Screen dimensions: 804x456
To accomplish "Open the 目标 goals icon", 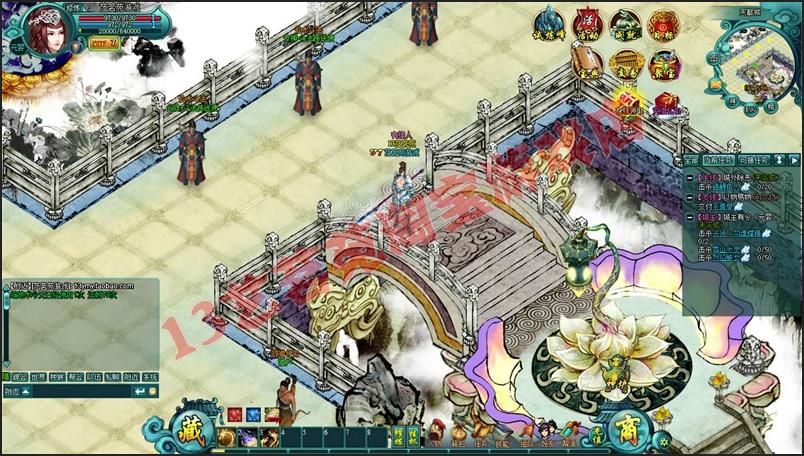I will (662, 22).
